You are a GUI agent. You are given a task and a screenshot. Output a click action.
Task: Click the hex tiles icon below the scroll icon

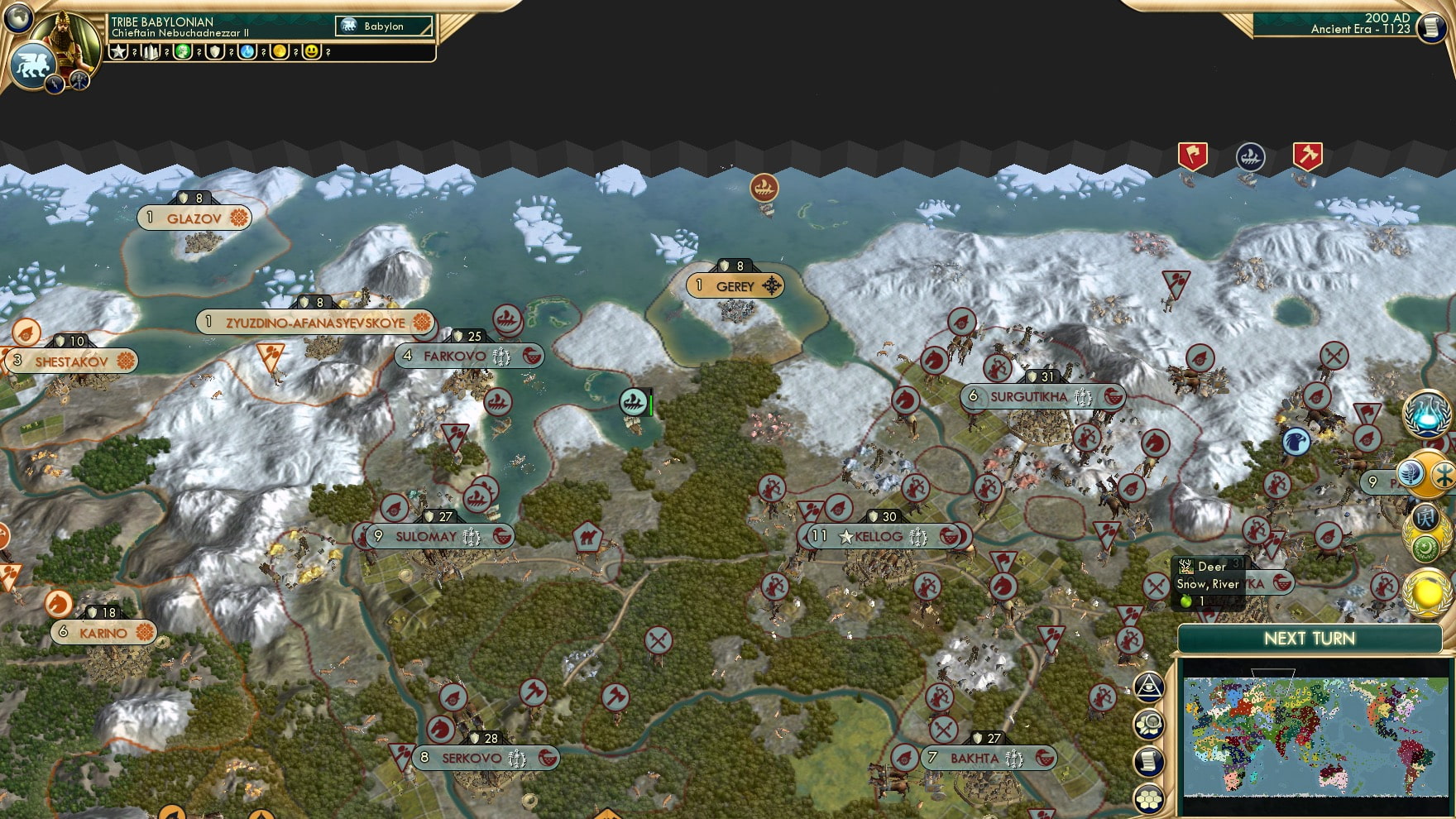tap(1148, 797)
